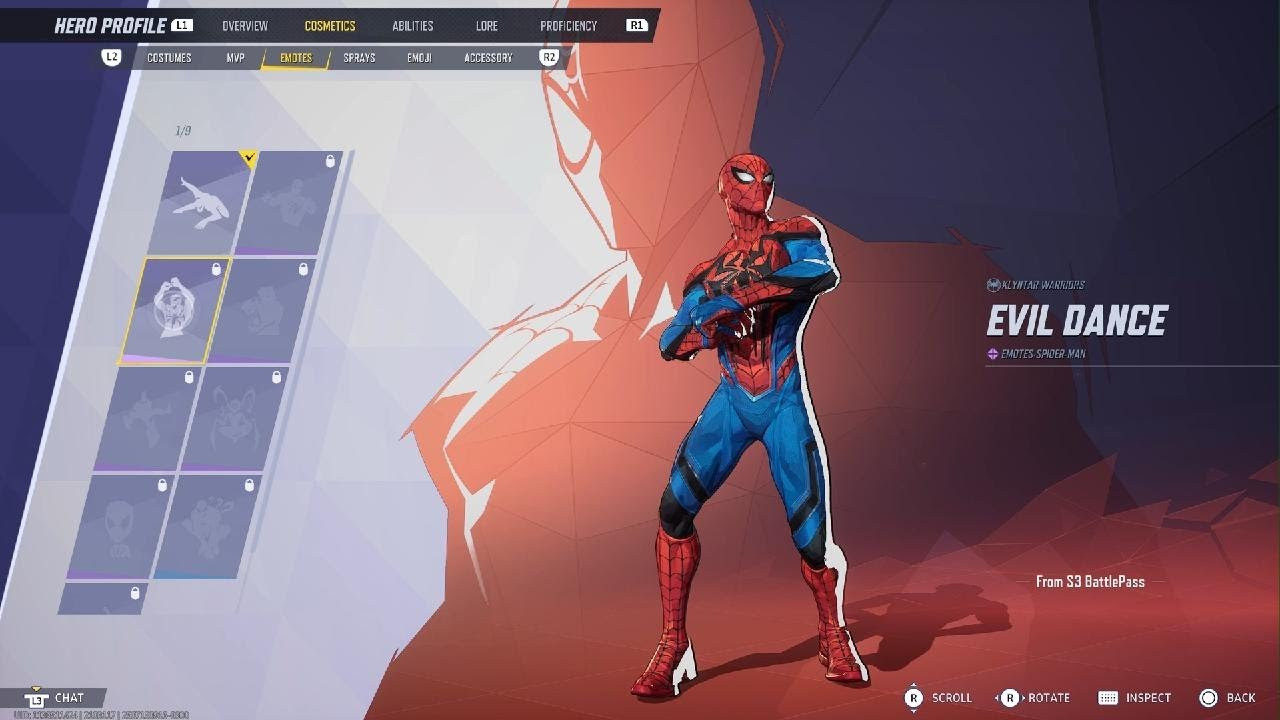Select the MVP sub-tab

(x=237, y=57)
